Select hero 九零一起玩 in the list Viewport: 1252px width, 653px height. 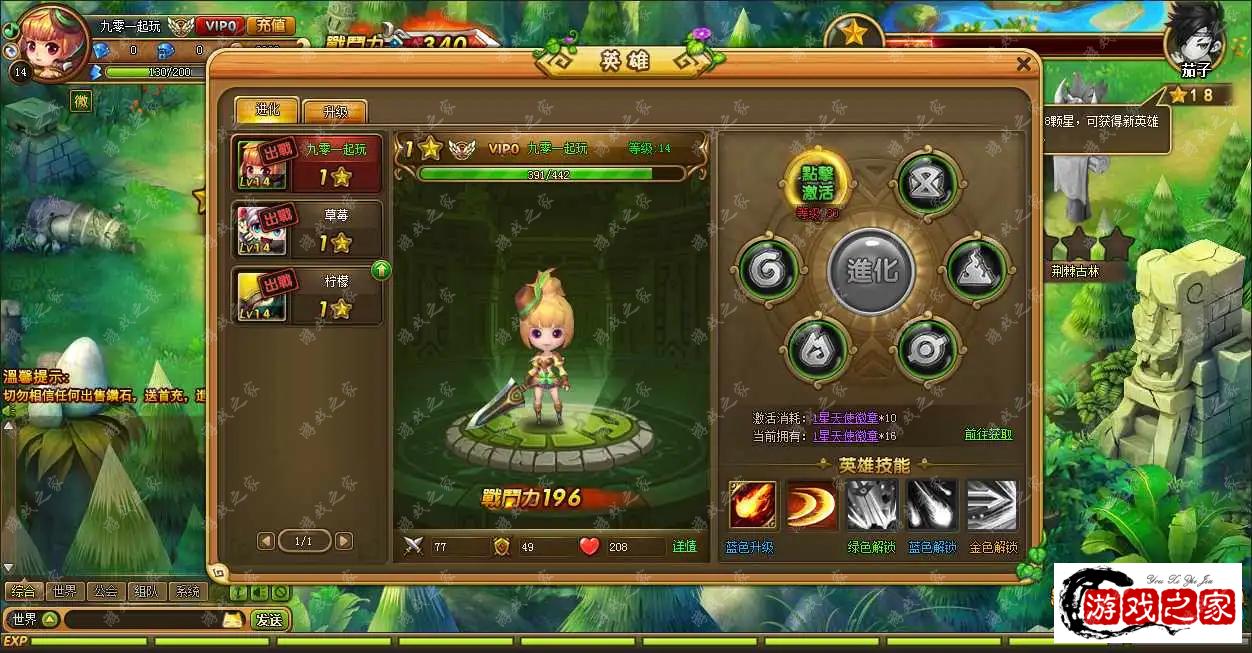point(307,163)
